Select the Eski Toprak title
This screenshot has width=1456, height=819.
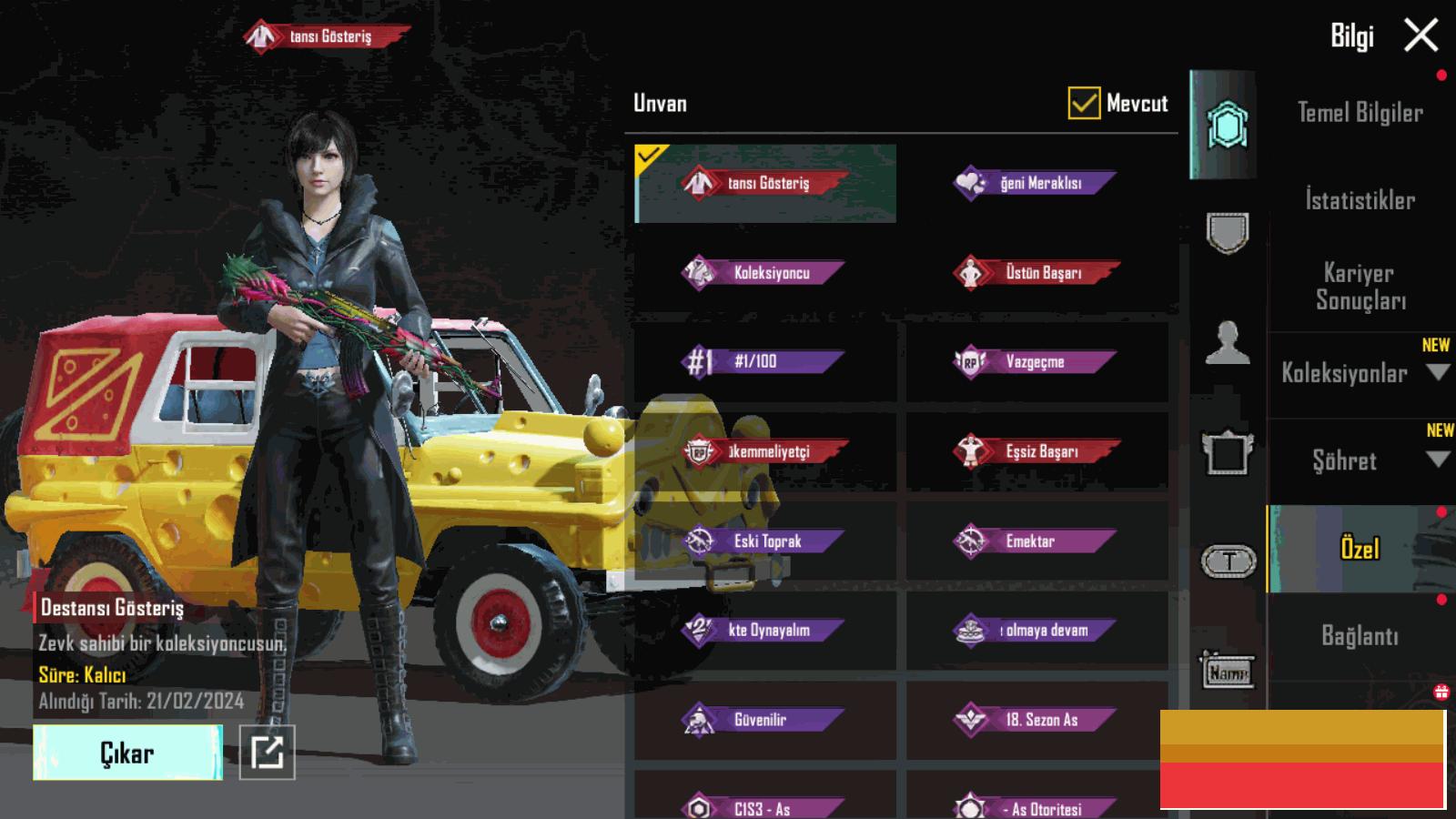coord(765,541)
